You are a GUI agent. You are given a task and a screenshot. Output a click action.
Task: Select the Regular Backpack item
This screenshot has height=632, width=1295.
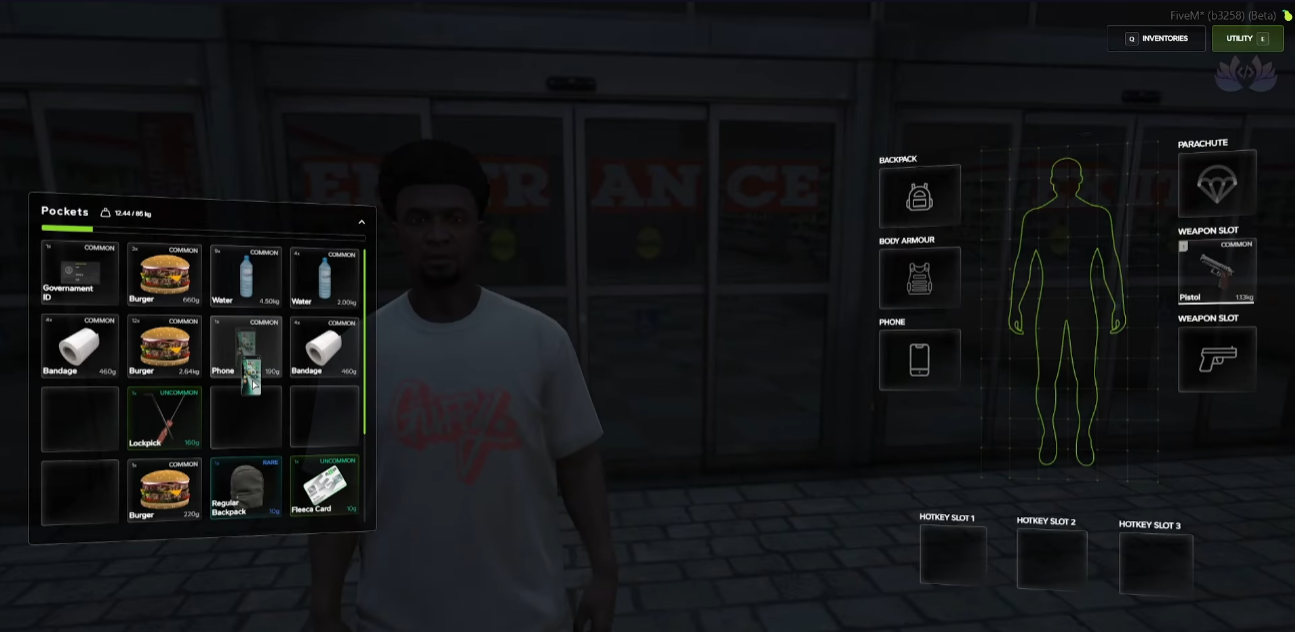coord(246,488)
